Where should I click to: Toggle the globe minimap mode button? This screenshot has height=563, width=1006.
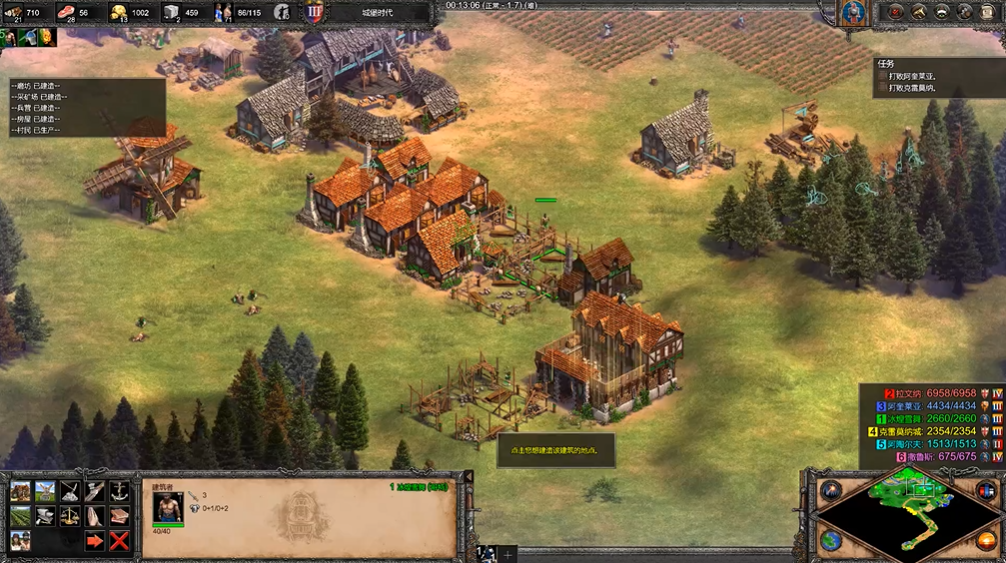click(x=831, y=541)
